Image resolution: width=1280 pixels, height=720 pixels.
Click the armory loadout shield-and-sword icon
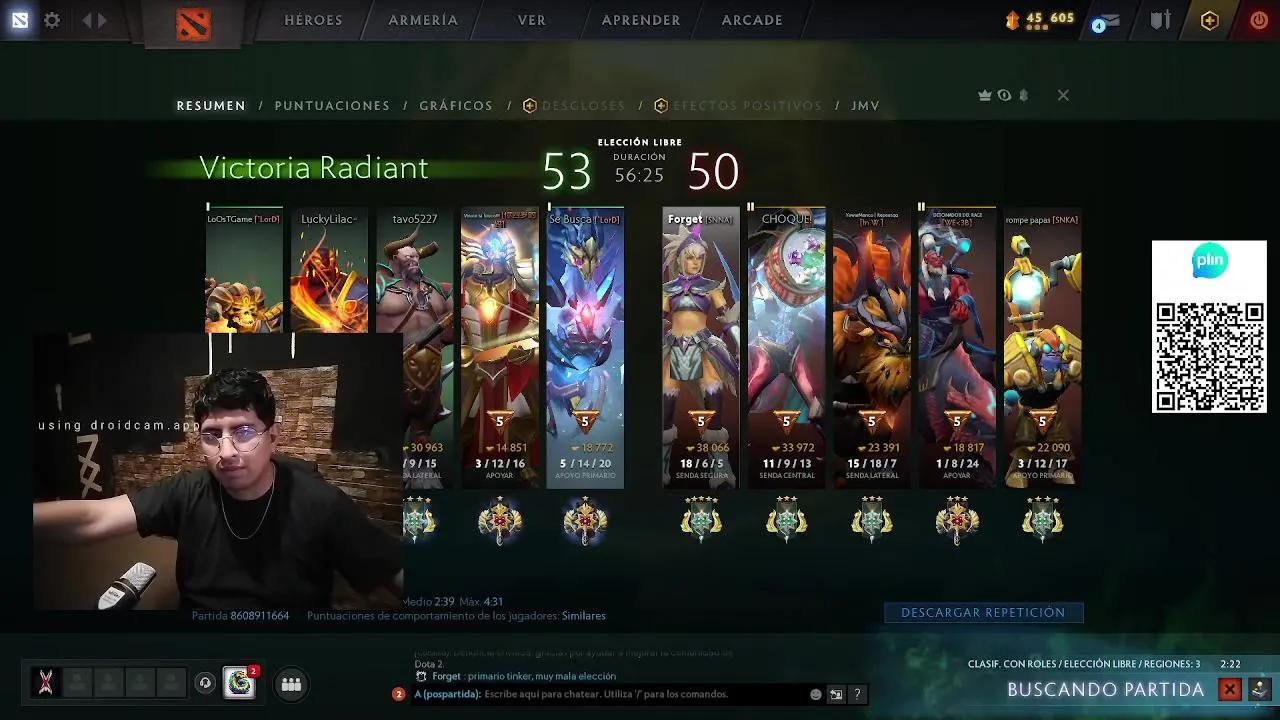[x=1160, y=19]
